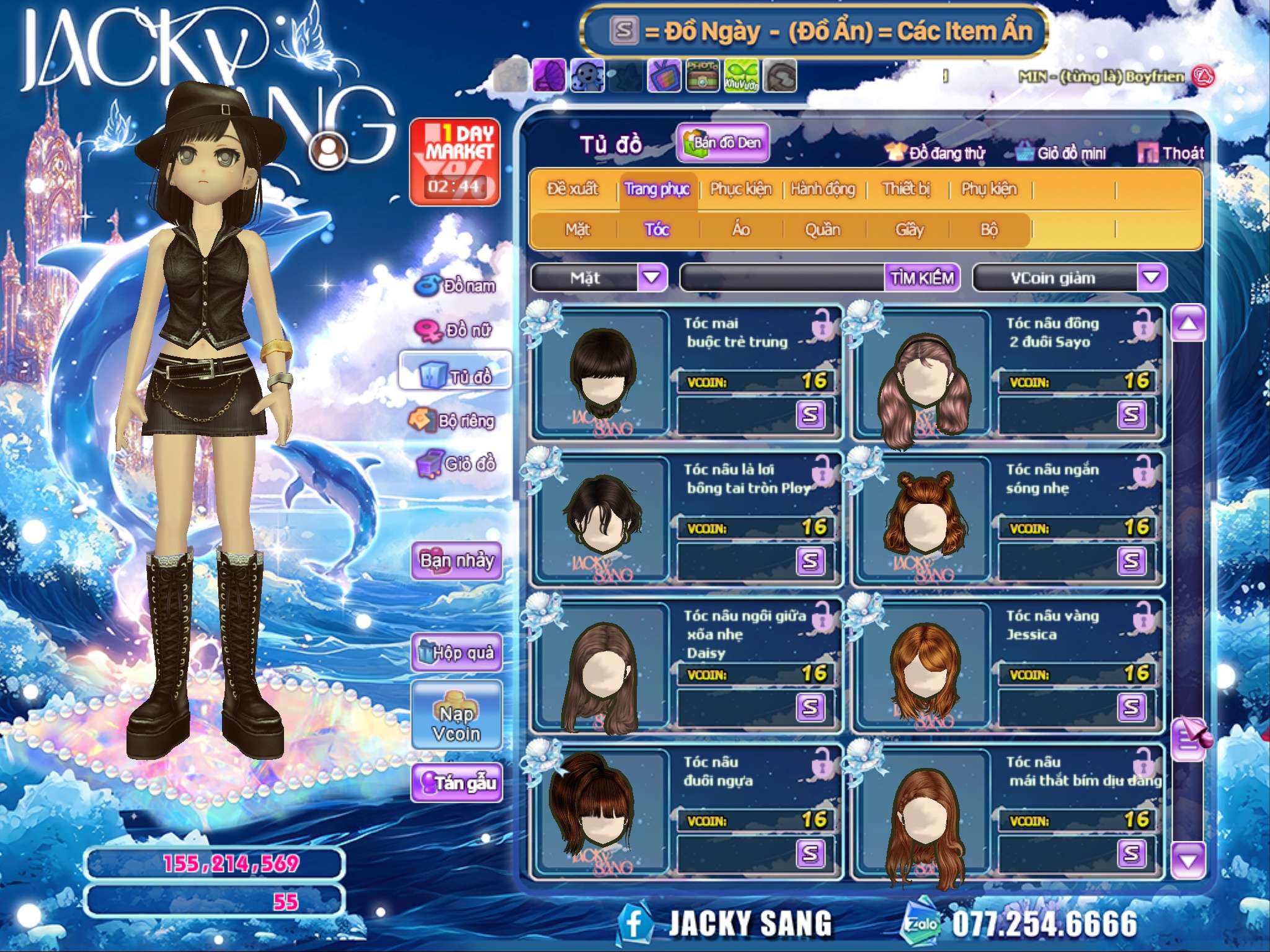Open the VCoin giảm sort dropdown
This screenshot has height=952, width=1270.
(1151, 278)
